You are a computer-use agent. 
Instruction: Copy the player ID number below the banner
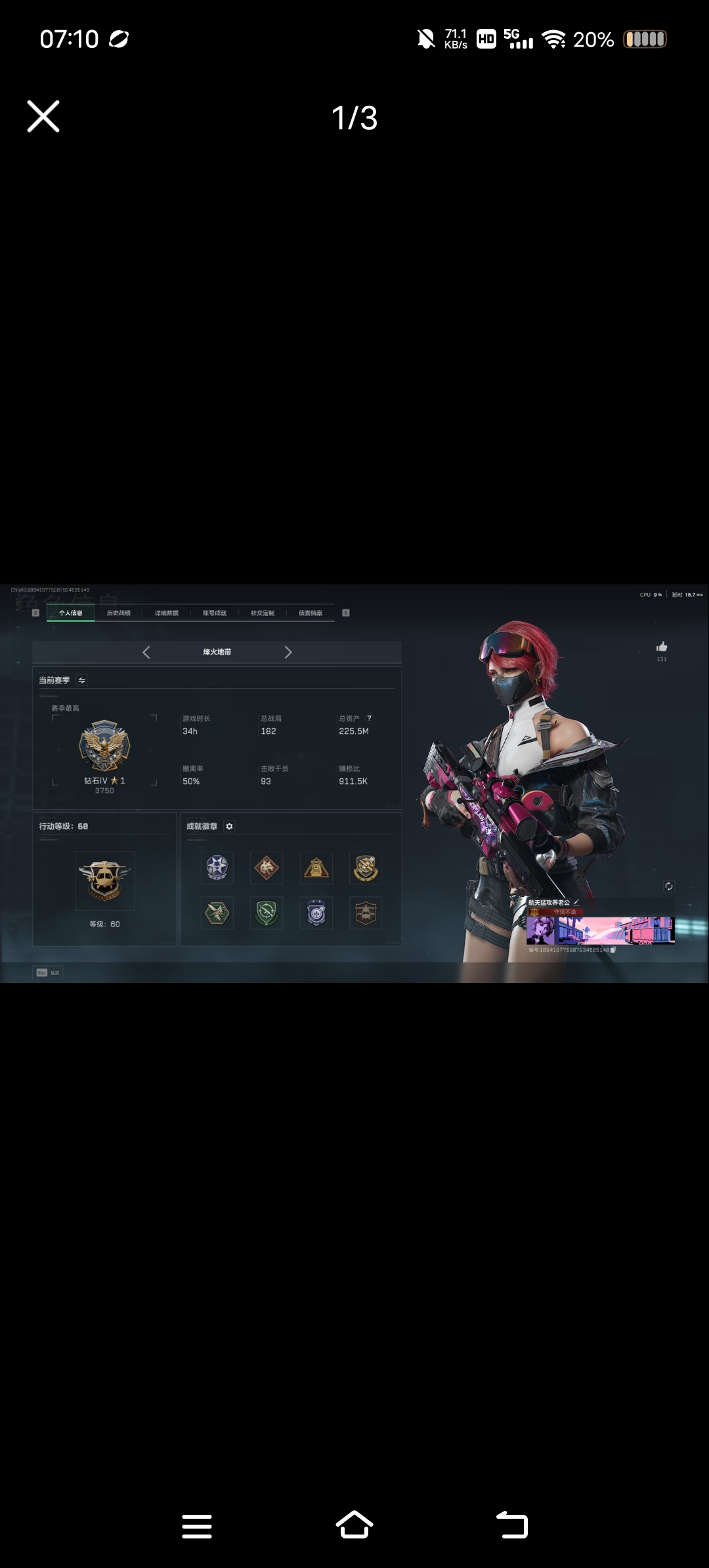click(x=613, y=950)
